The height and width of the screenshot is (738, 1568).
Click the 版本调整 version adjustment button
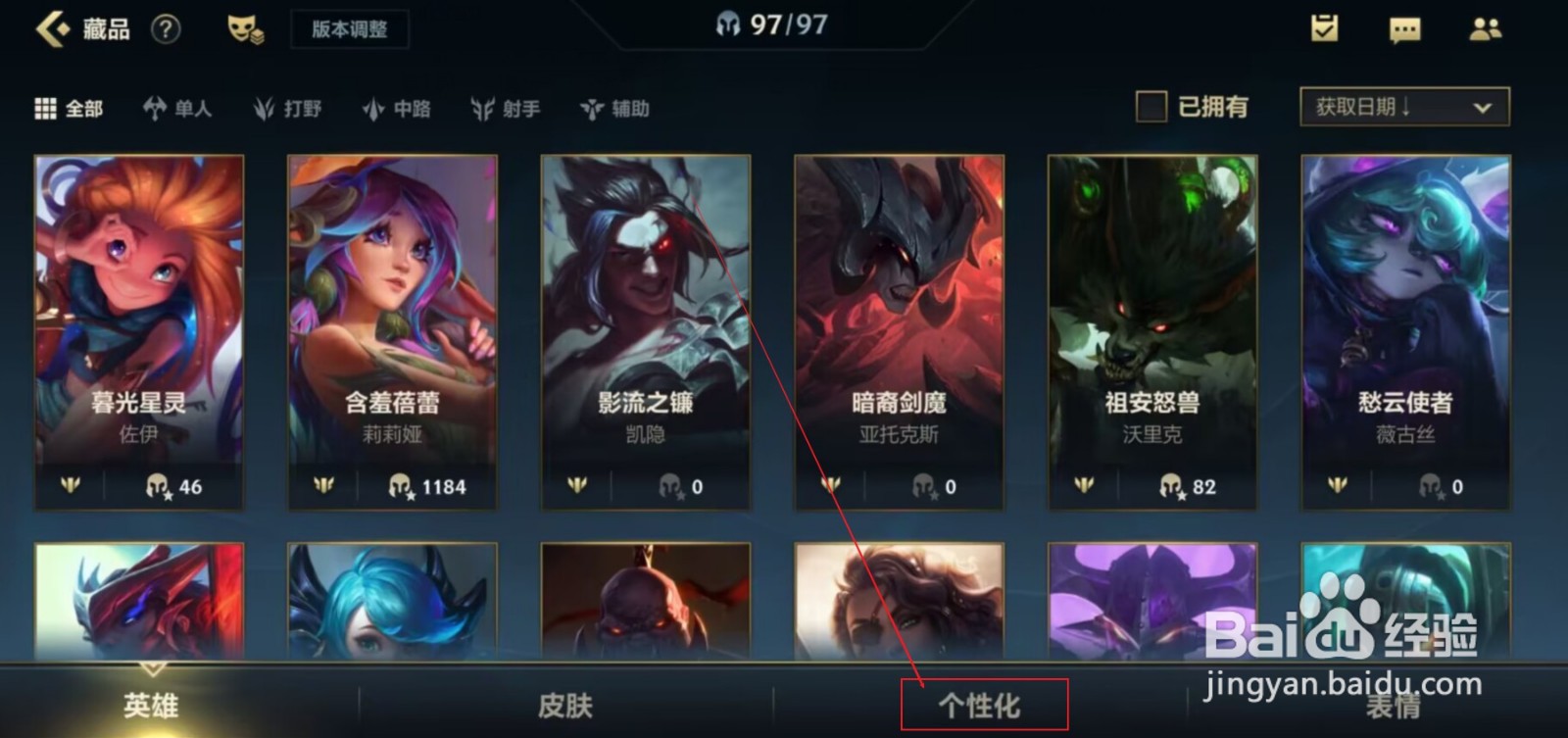click(350, 28)
